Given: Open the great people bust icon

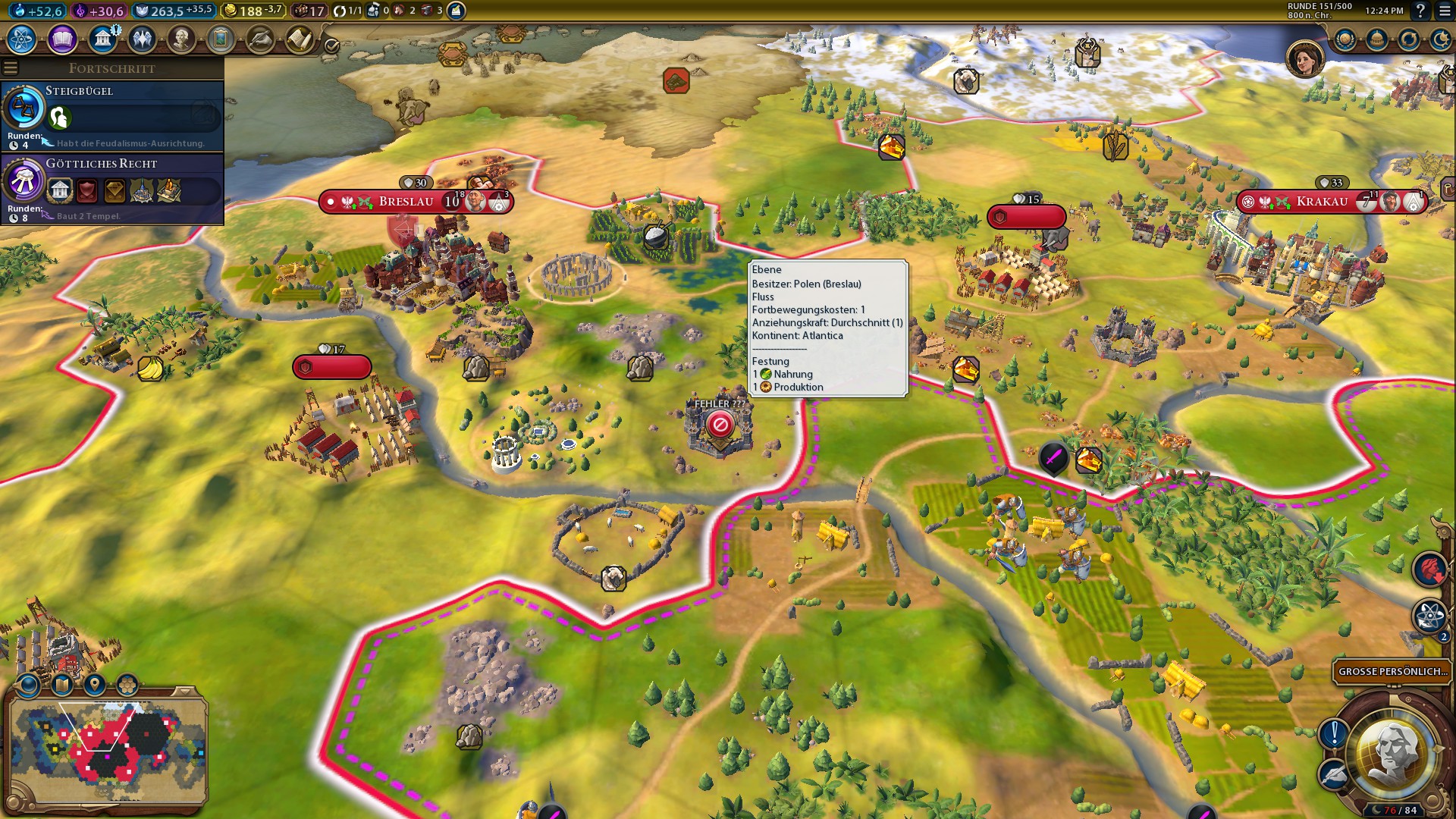Looking at the screenshot, I should [181, 39].
